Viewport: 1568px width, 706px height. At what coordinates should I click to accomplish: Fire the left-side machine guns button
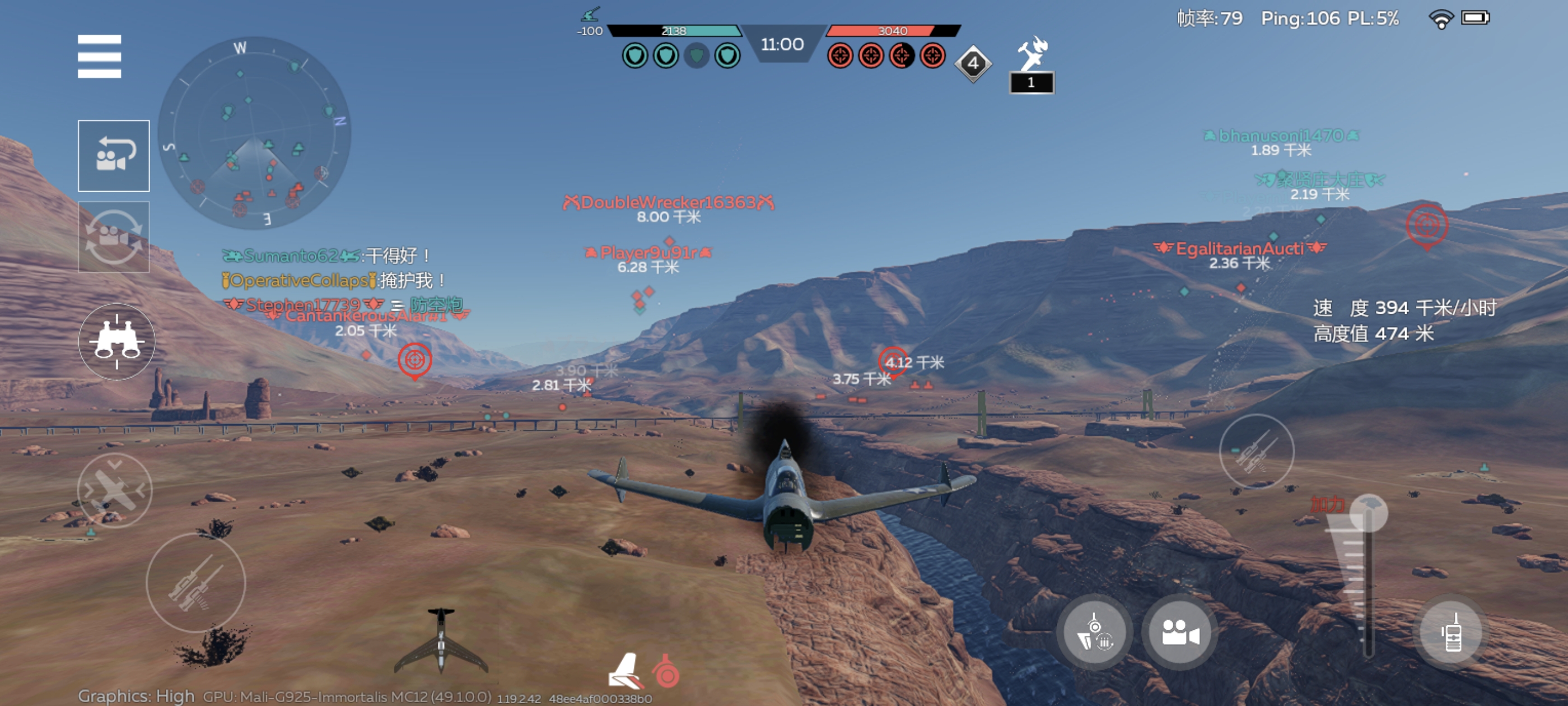(x=195, y=583)
